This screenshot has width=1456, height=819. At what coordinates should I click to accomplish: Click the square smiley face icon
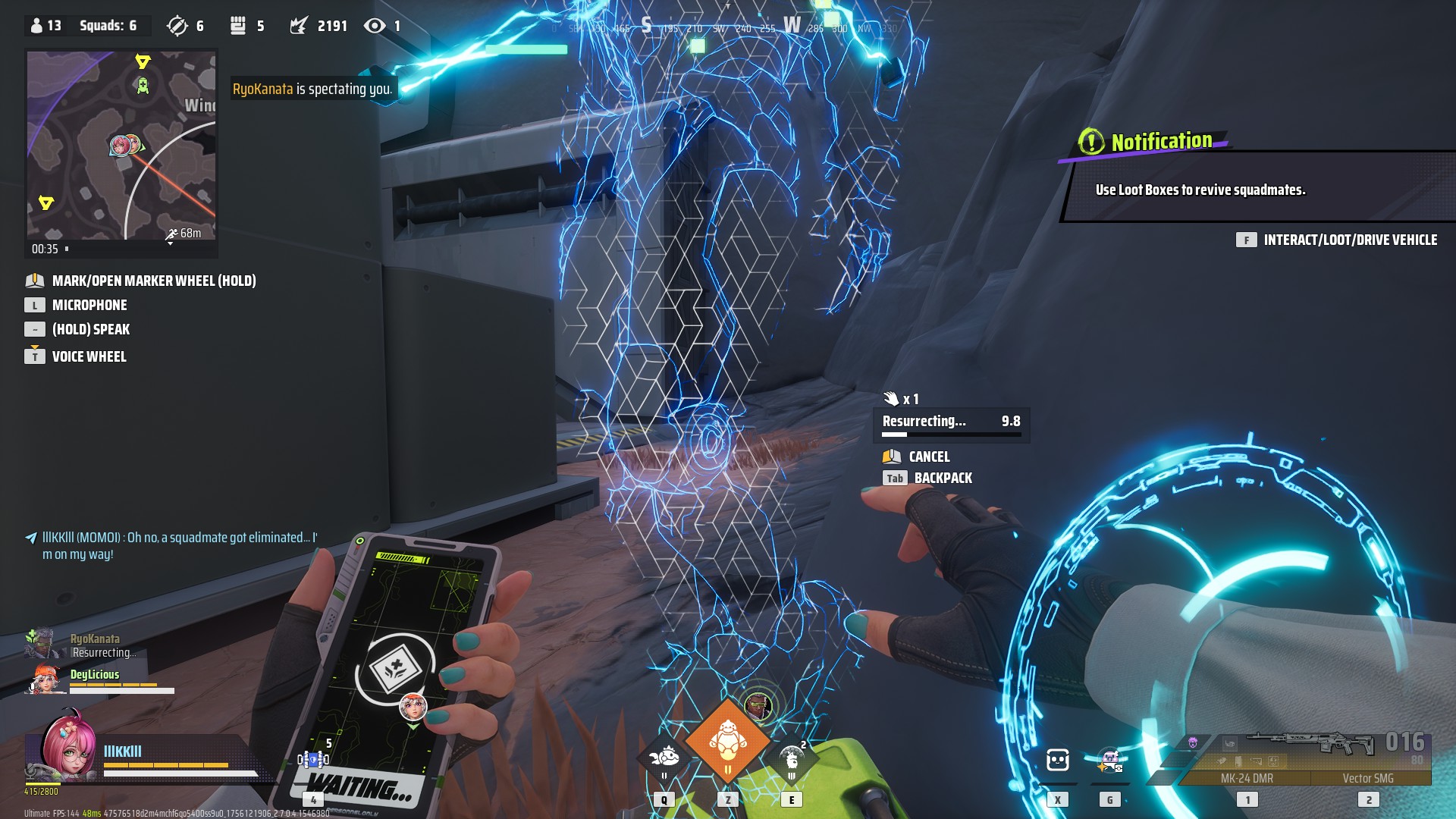pos(1057,759)
